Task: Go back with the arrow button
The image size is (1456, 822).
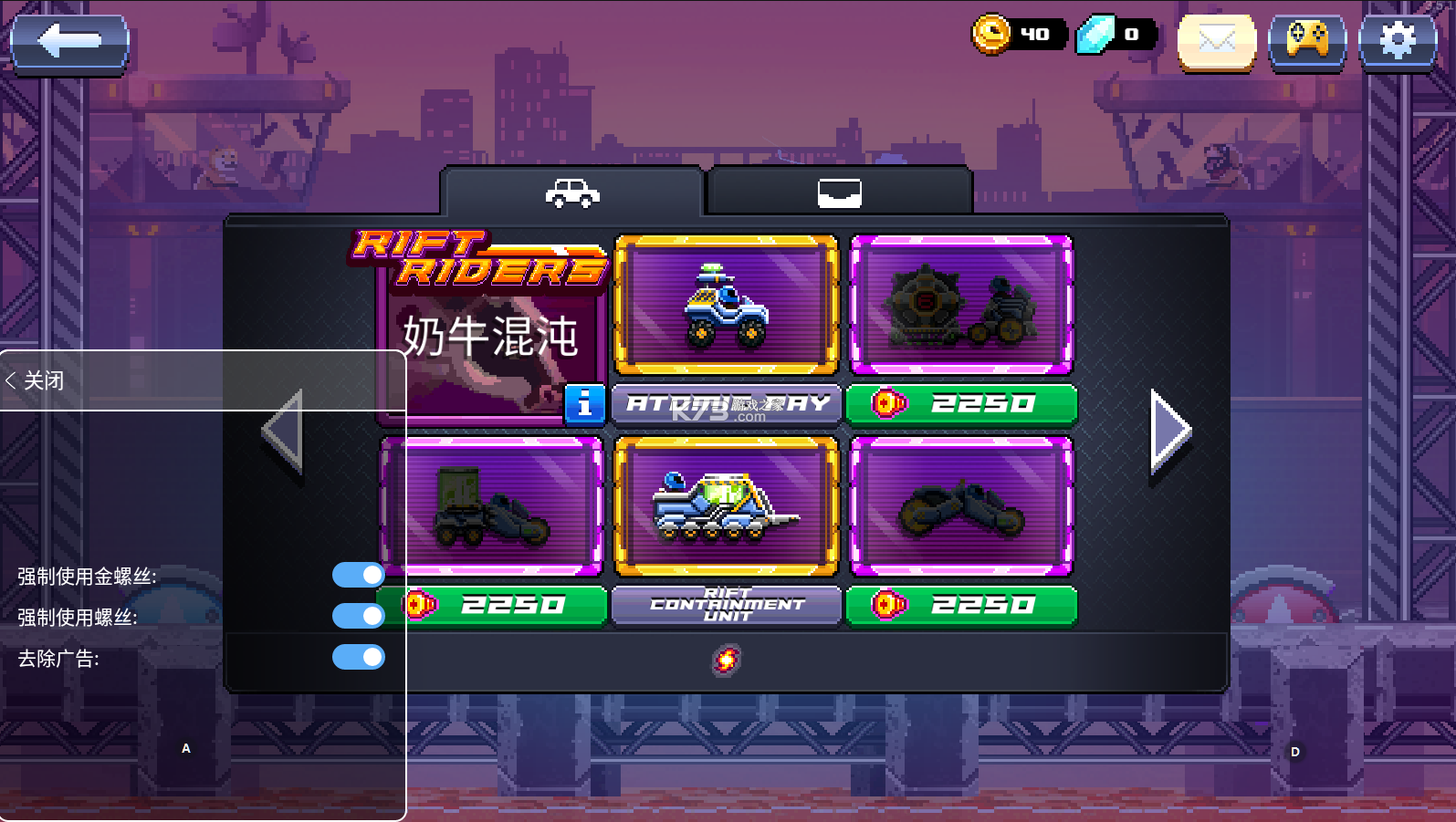Action: [x=69, y=42]
